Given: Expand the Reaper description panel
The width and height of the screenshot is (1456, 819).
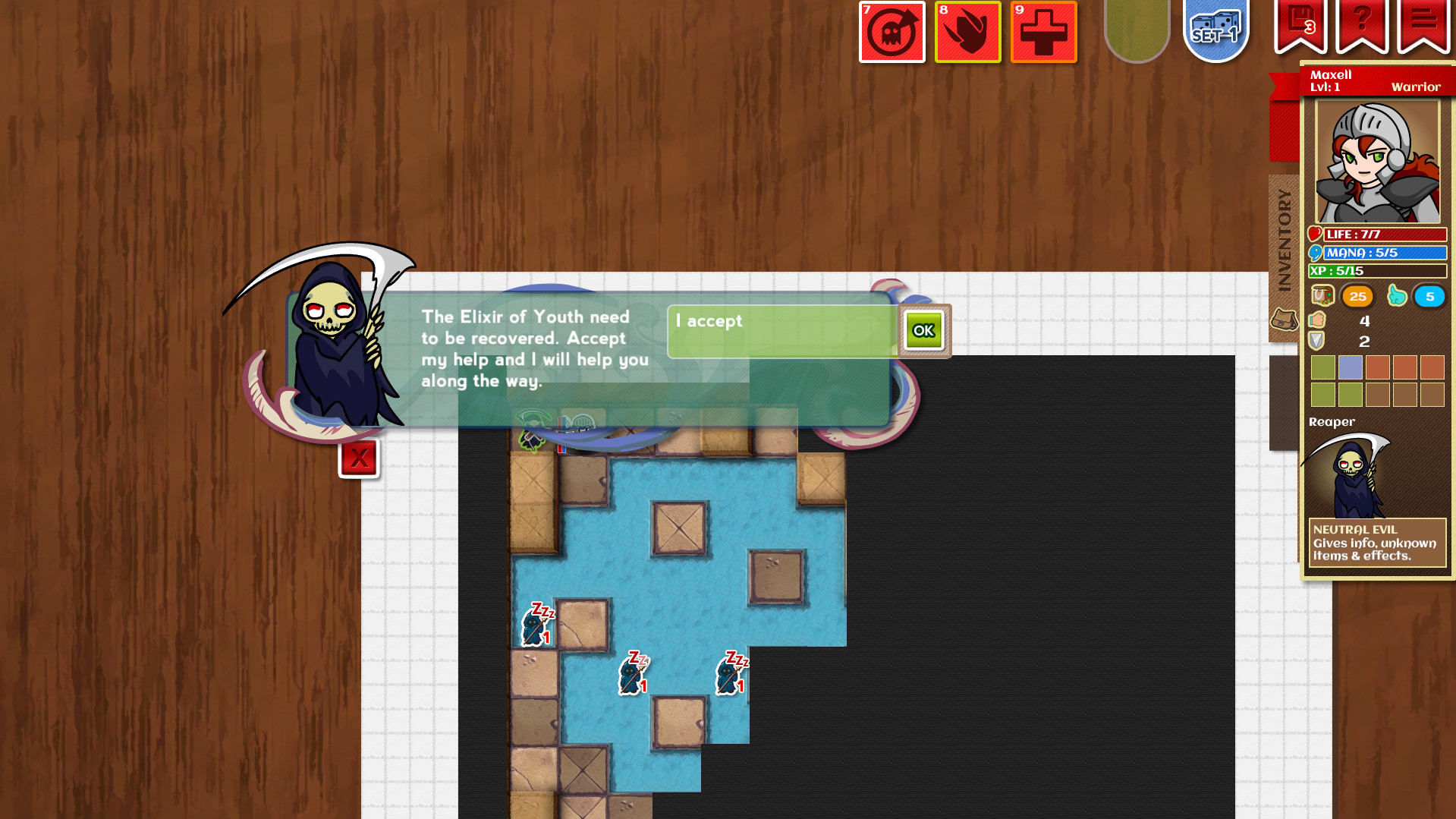Looking at the screenshot, I should [x=1376, y=542].
